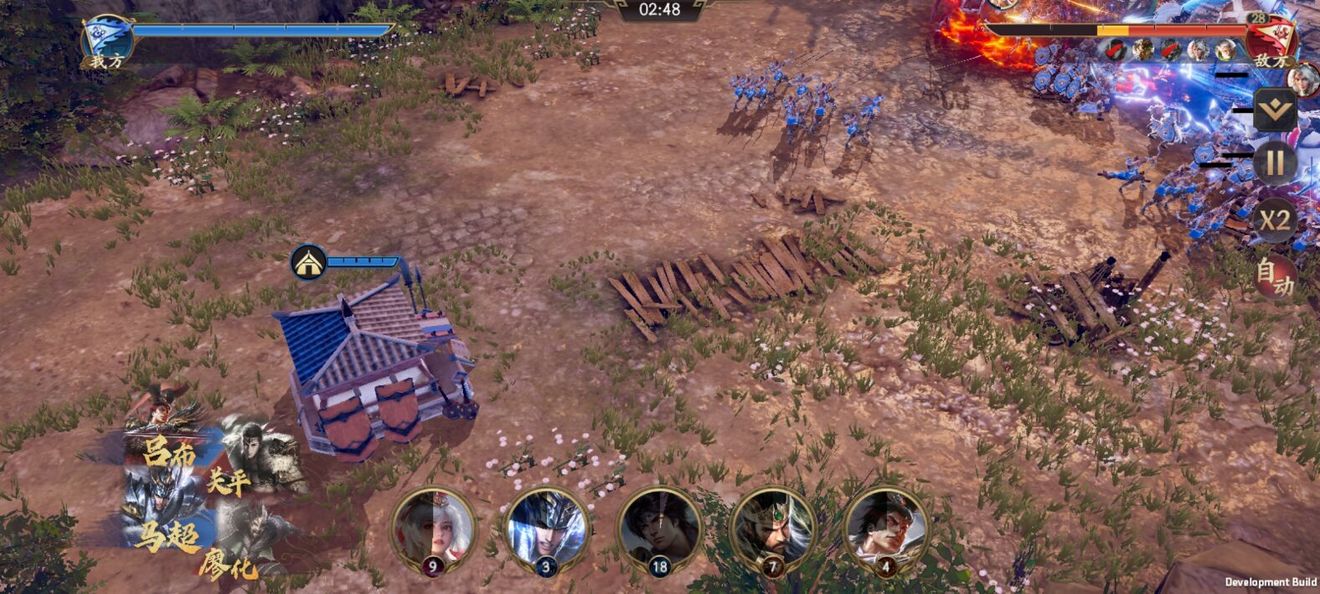Choose the dark-haired hero portrait numbered 18
This screenshot has height=594, width=1320.
[659, 528]
